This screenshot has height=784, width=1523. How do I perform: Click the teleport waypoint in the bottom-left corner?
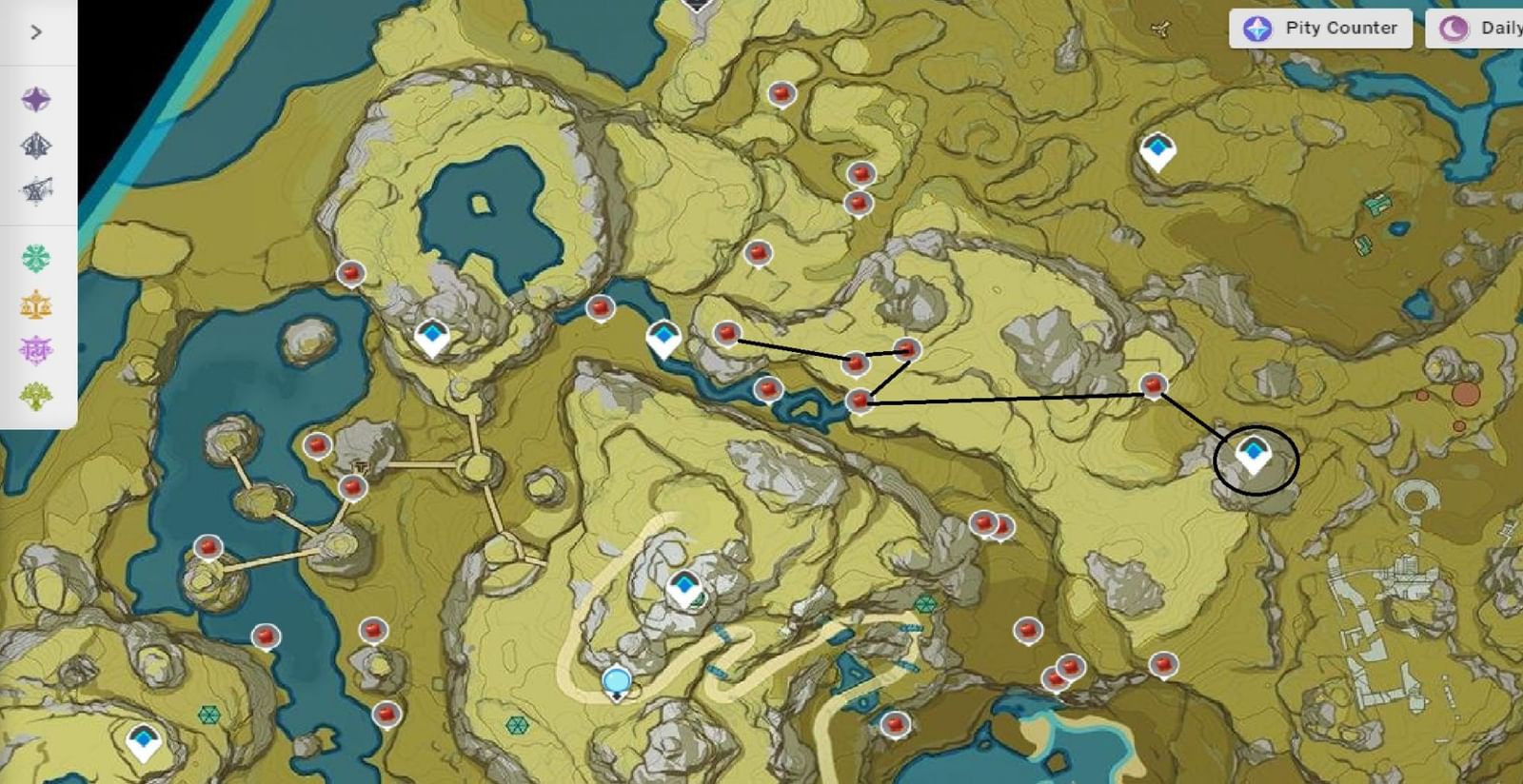pyautogui.click(x=145, y=740)
